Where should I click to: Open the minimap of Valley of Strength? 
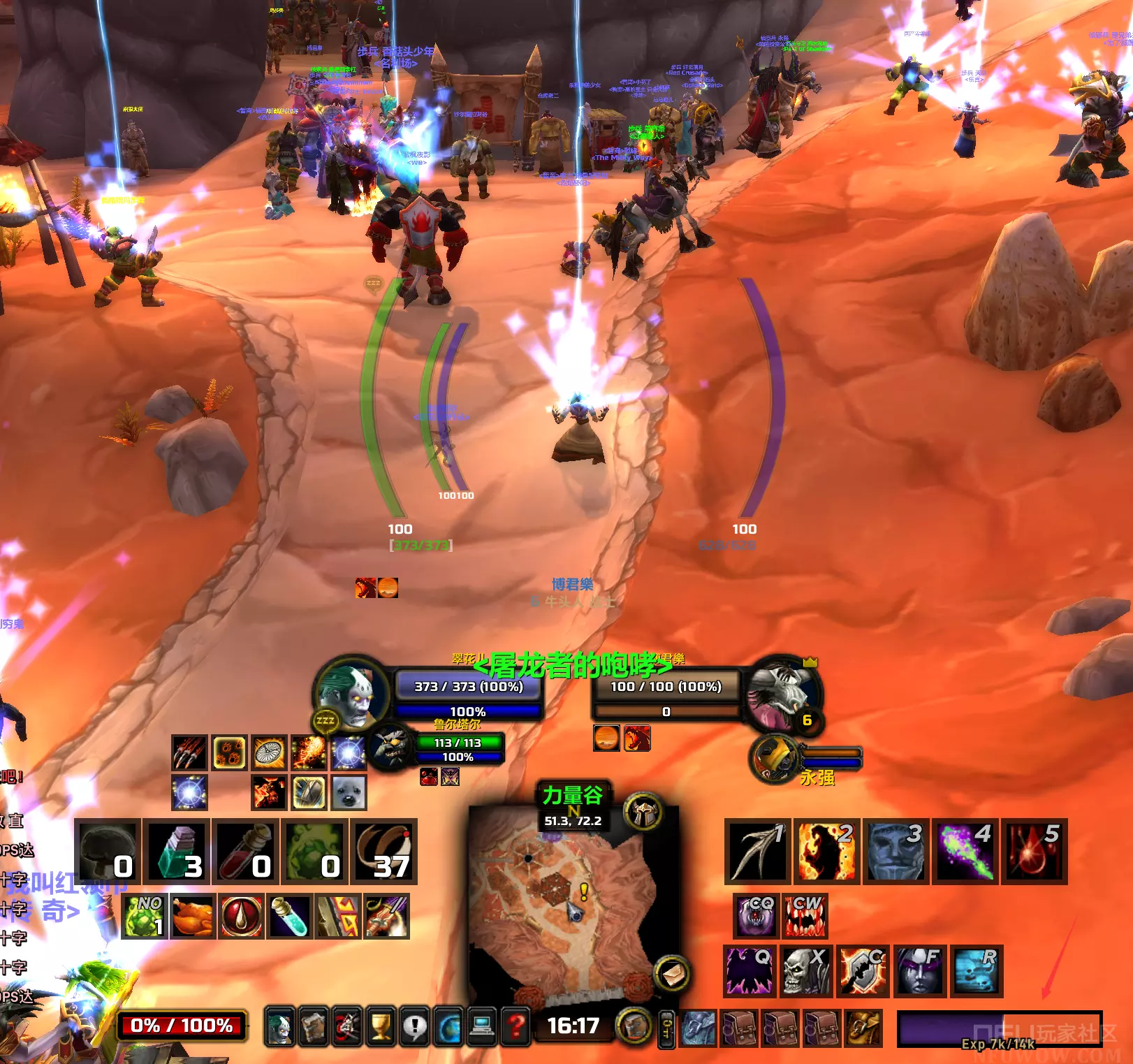[566, 908]
